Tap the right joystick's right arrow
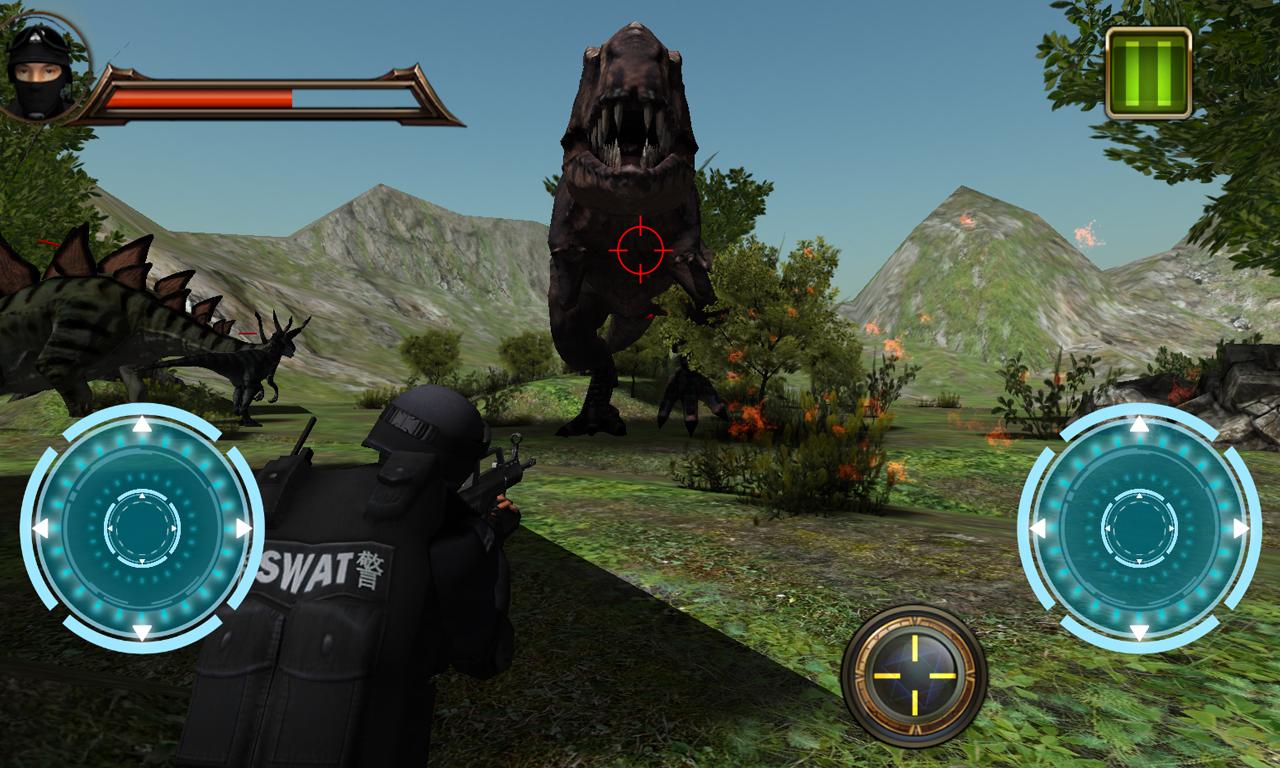 click(x=1241, y=528)
